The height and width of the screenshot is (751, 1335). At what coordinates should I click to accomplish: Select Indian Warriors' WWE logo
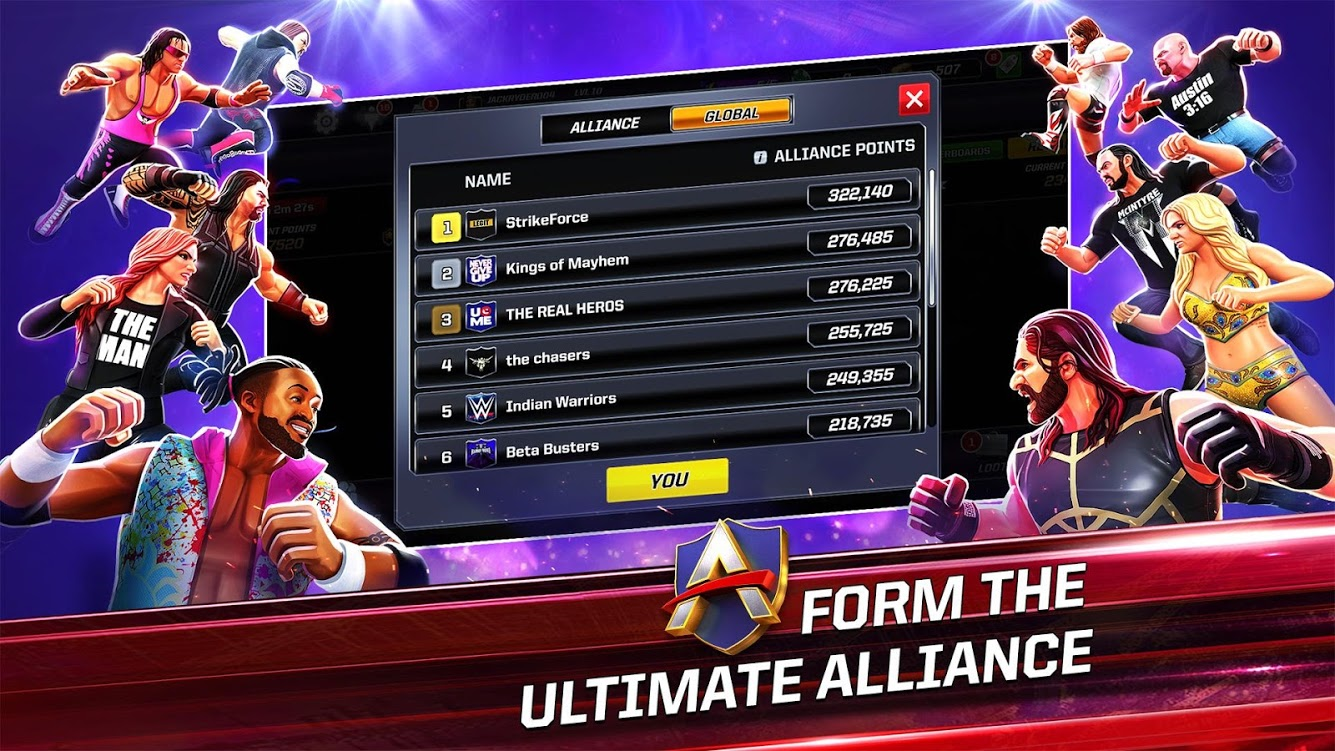click(x=481, y=406)
